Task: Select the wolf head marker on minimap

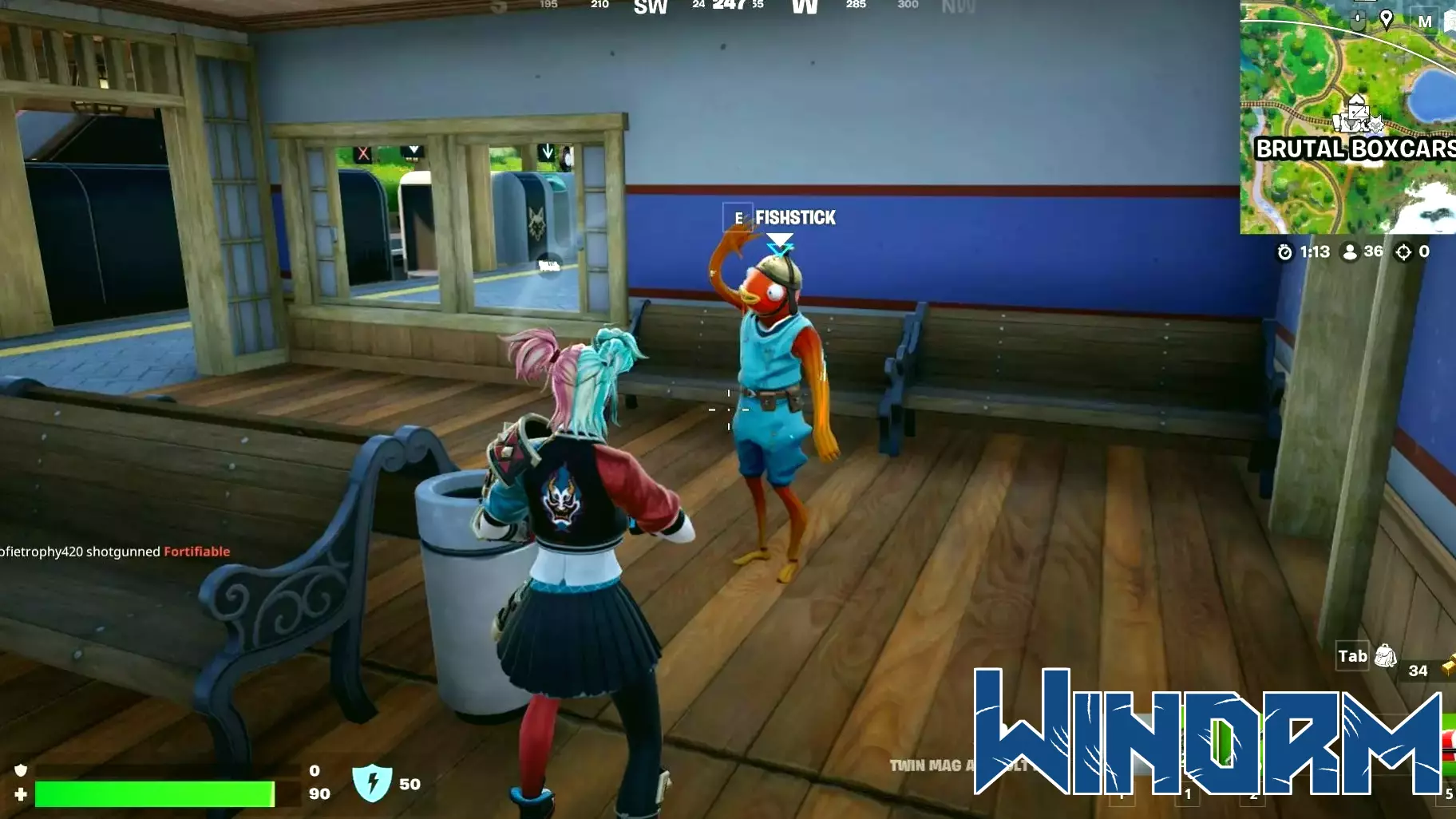Action: [x=1375, y=124]
